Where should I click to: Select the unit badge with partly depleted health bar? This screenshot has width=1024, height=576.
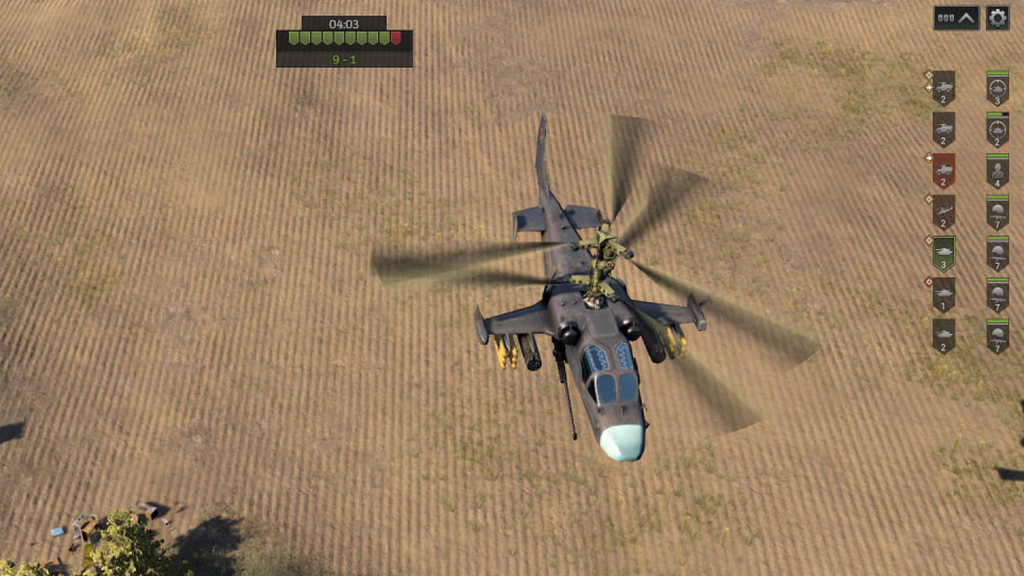pyautogui.click(x=997, y=129)
